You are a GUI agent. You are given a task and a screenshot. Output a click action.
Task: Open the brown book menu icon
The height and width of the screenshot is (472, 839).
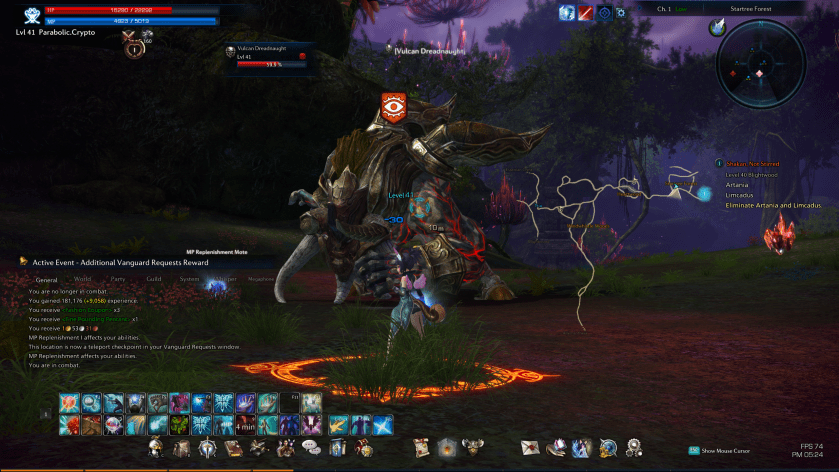(232, 446)
